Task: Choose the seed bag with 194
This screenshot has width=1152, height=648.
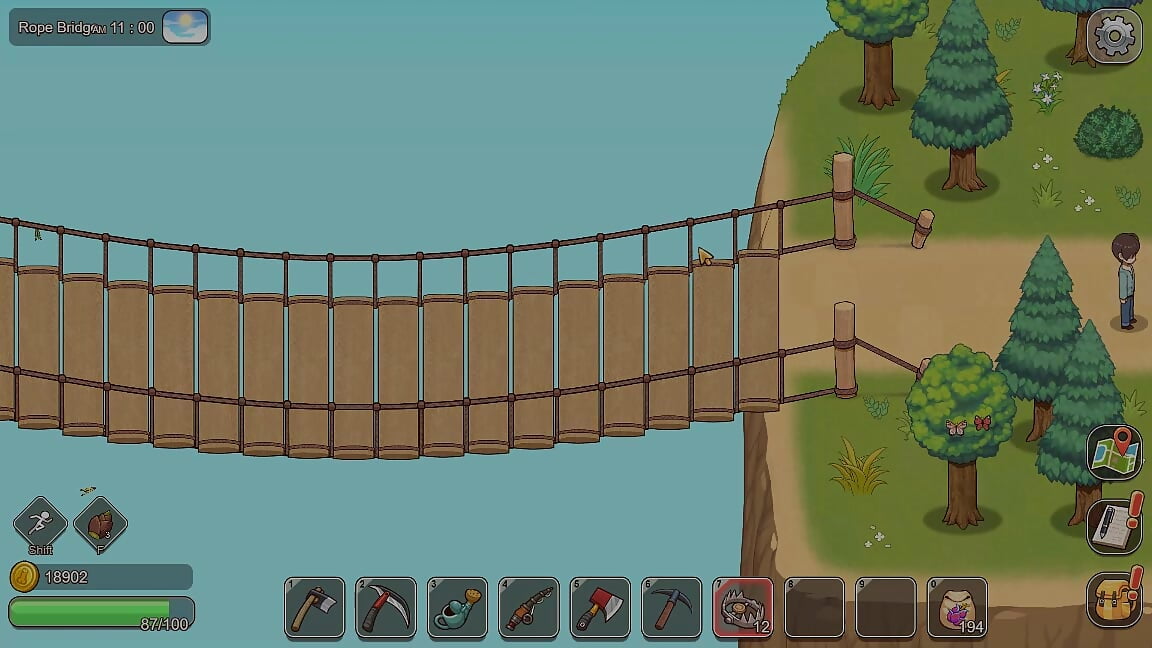Action: pyautogui.click(x=957, y=607)
